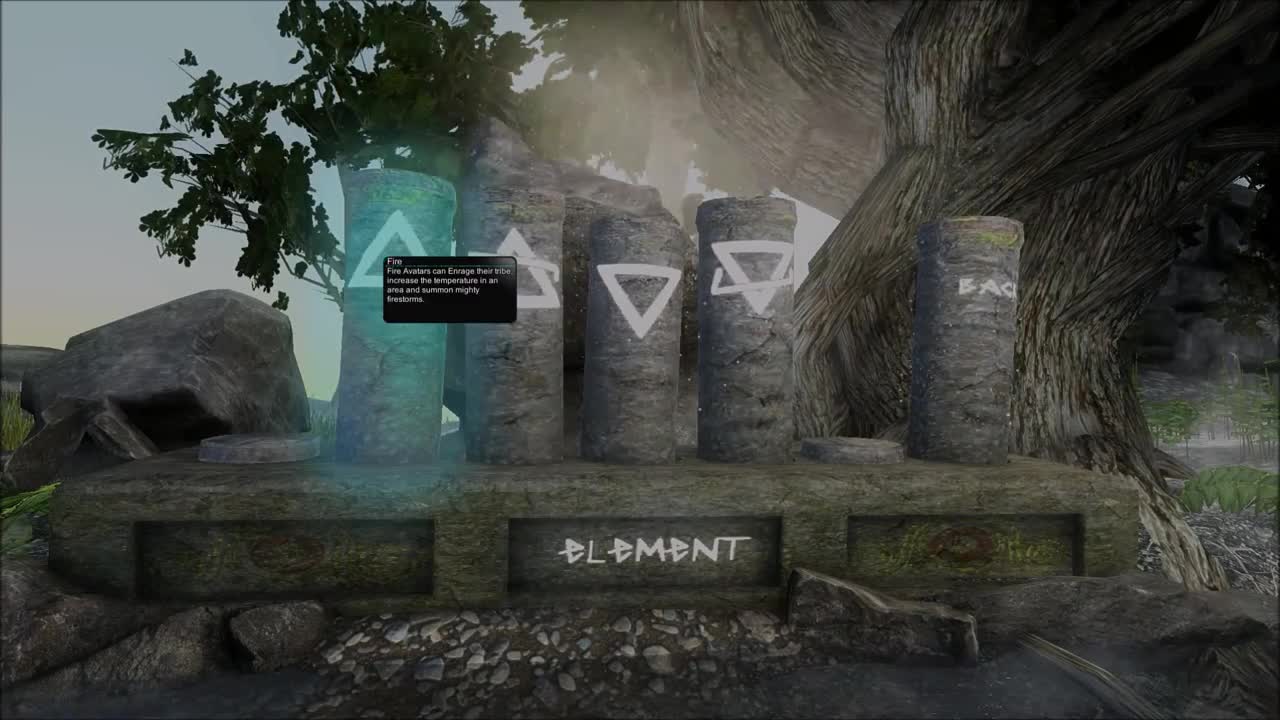1280x720 pixels.
Task: Click the red circular emblem on the right stone panel
Action: [x=960, y=545]
